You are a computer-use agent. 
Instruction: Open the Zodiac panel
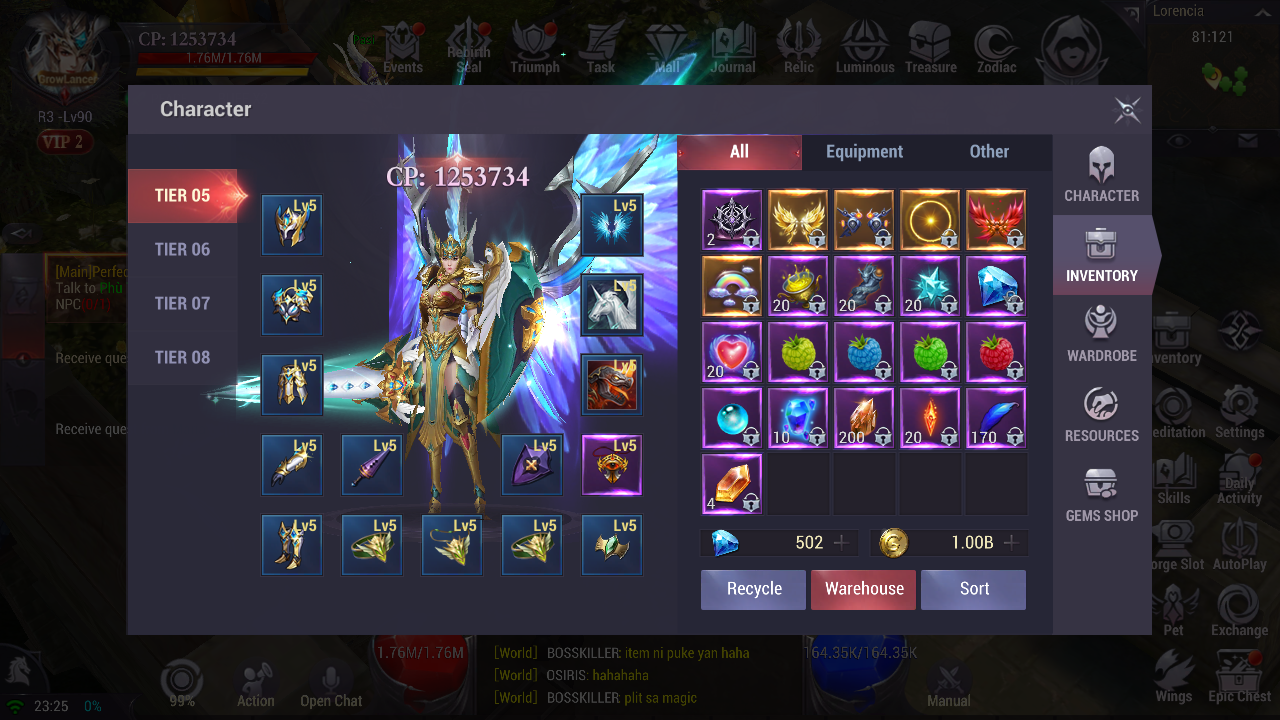pyautogui.click(x=996, y=45)
